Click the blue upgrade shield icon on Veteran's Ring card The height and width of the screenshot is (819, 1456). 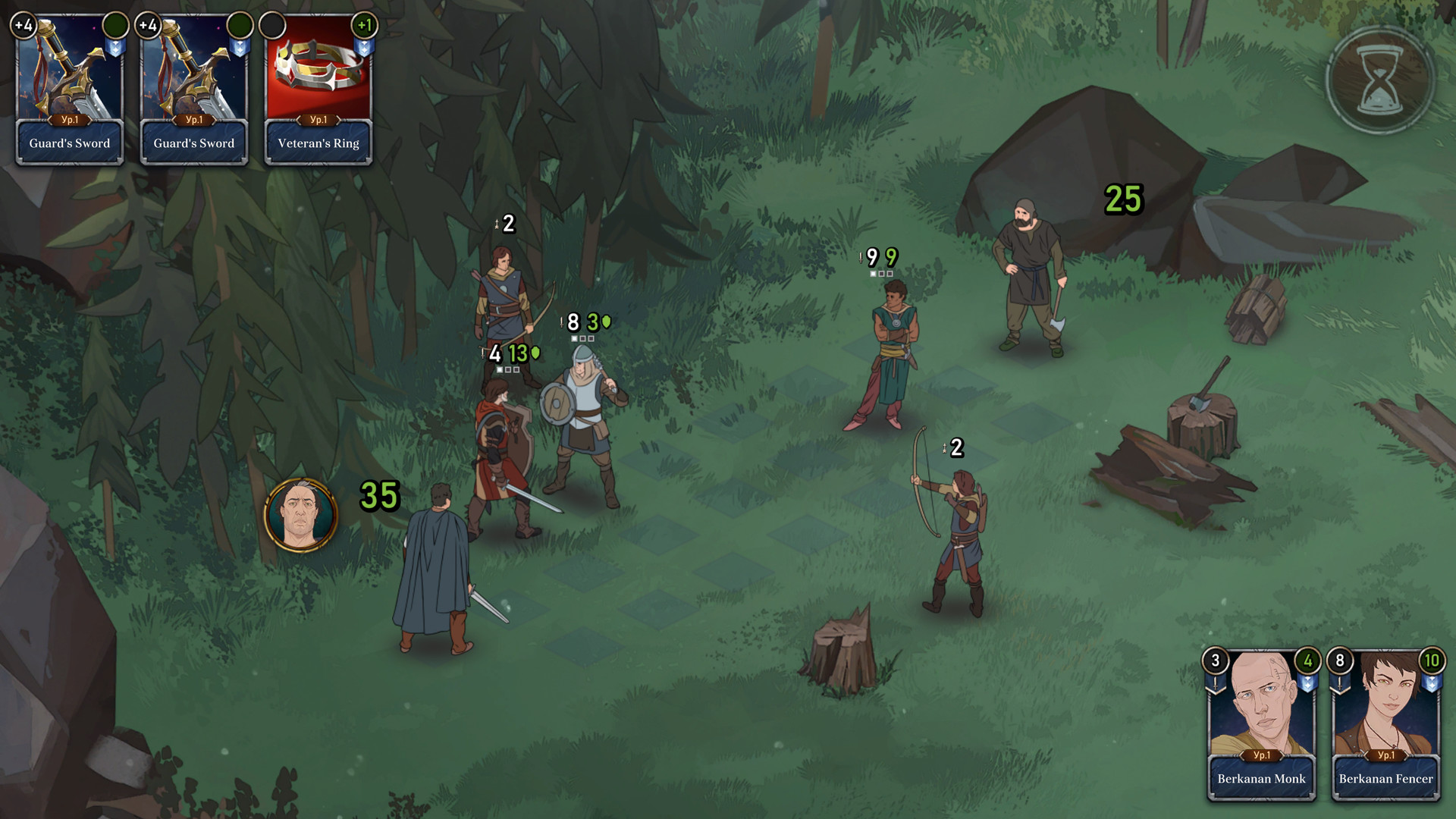click(x=363, y=48)
